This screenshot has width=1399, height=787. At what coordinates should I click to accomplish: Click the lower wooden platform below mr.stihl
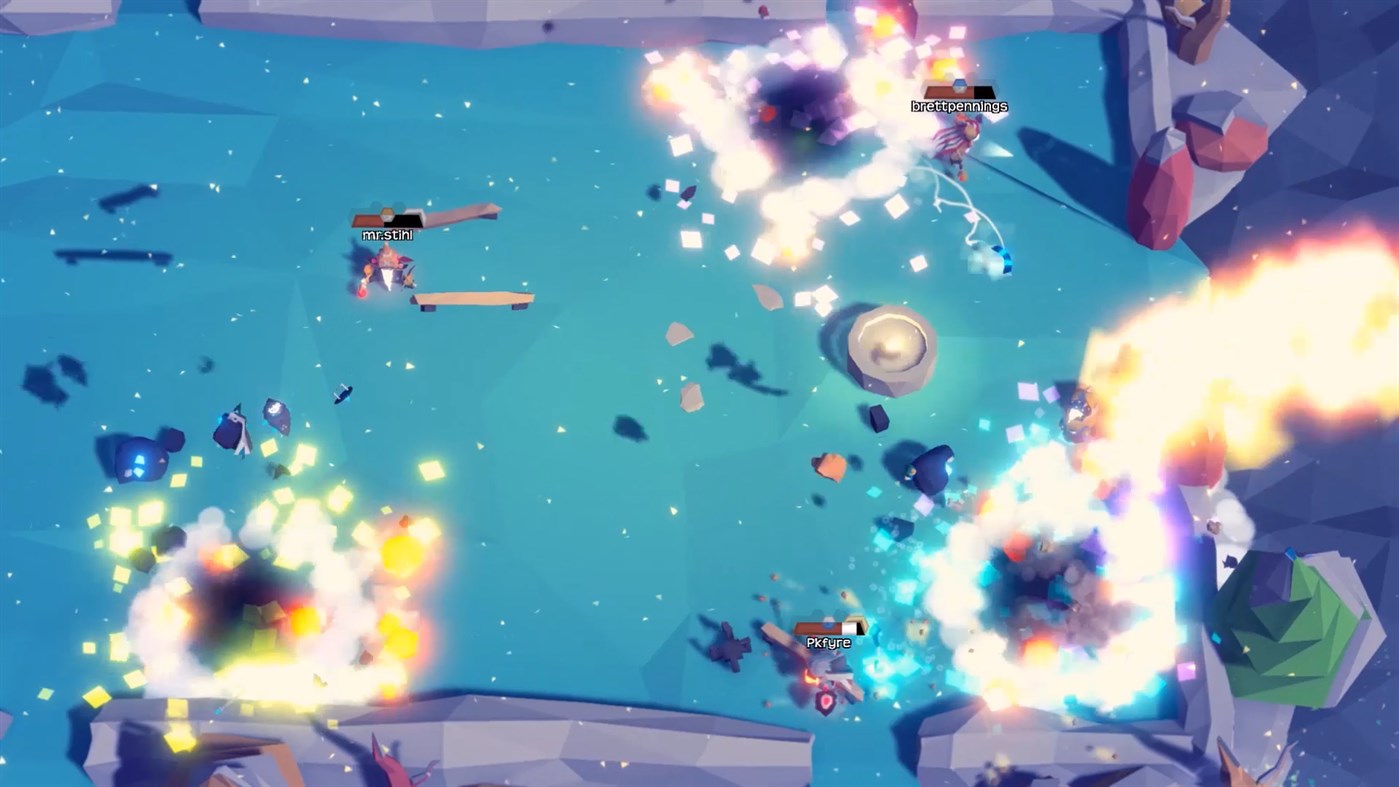470,300
